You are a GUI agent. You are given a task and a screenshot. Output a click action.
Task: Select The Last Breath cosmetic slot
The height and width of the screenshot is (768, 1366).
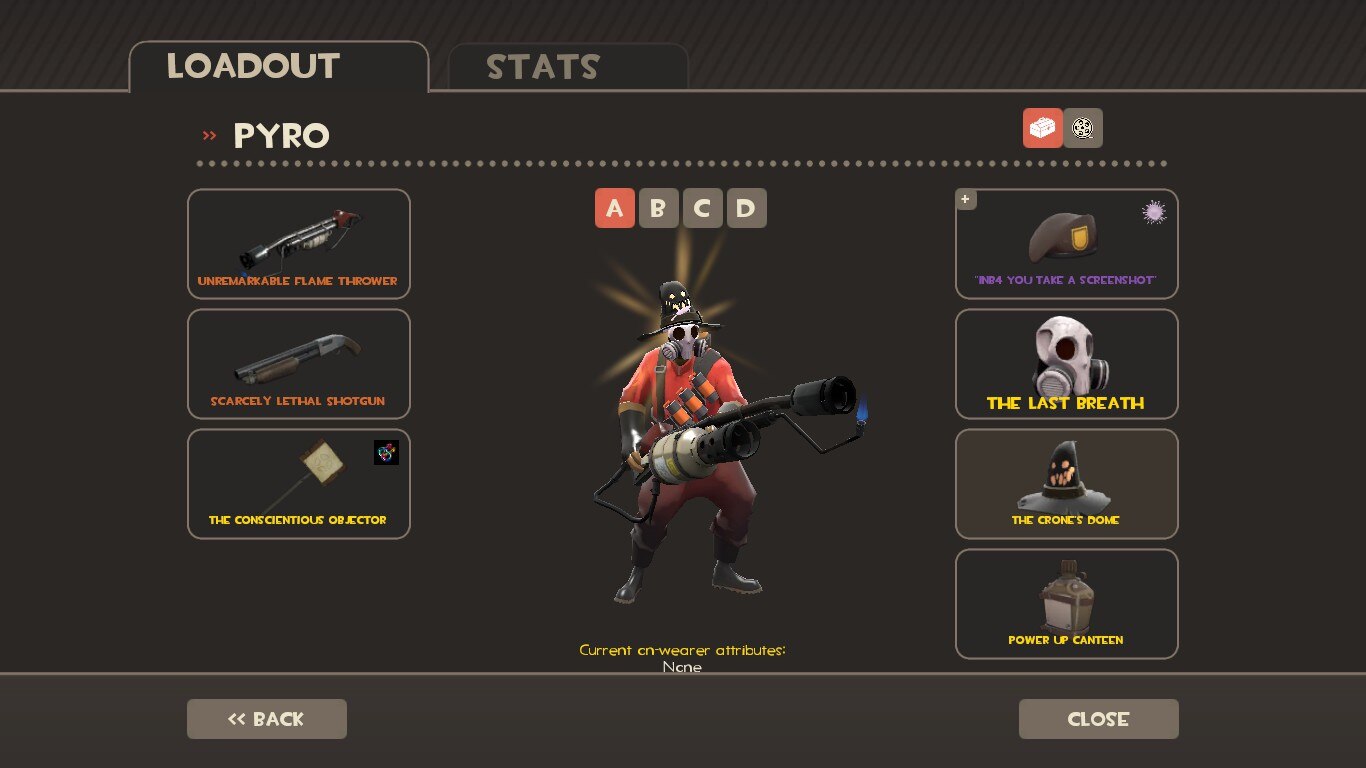coord(1066,363)
